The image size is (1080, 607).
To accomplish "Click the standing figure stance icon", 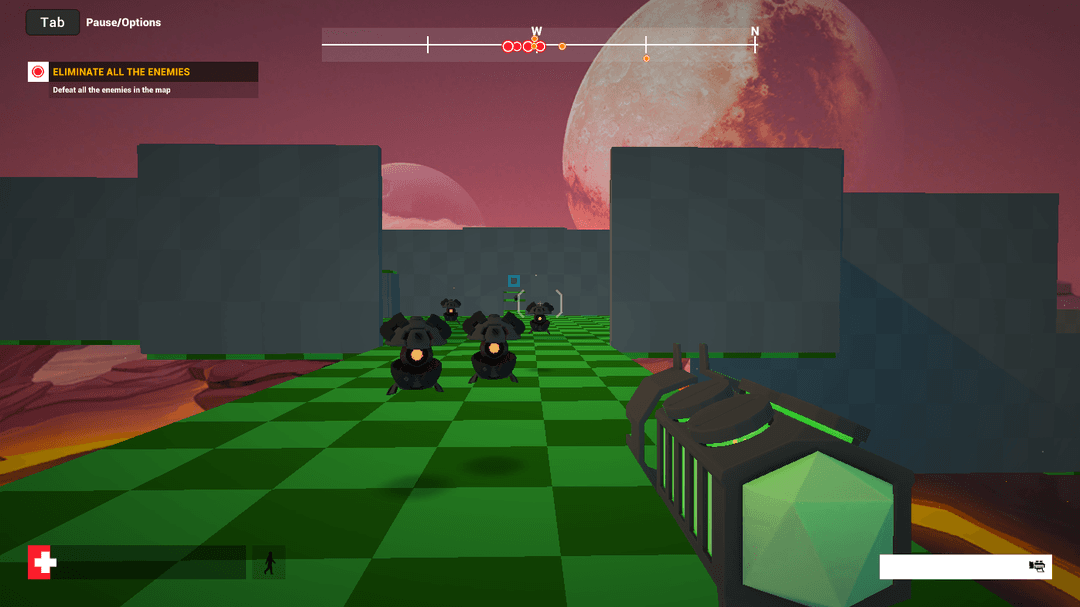I will (268, 563).
